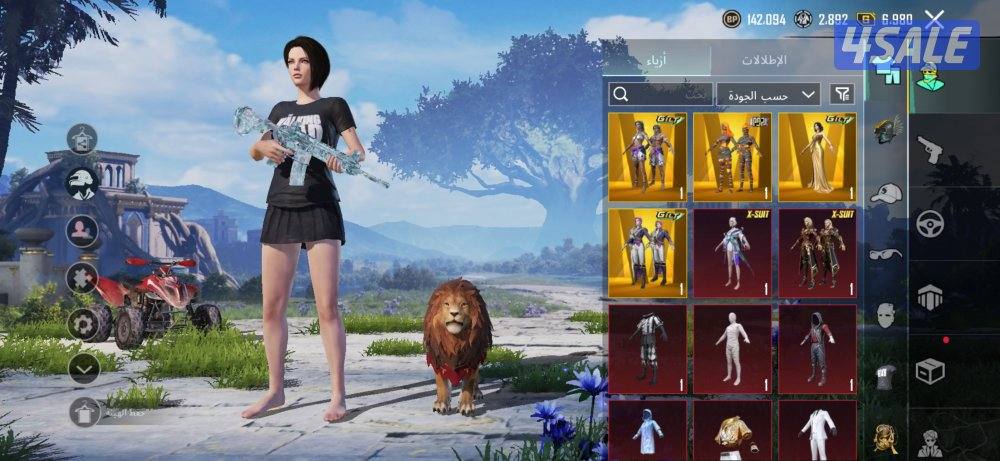
Task: Select the red-gold X-Suit outfit
Action: pos(817,252)
